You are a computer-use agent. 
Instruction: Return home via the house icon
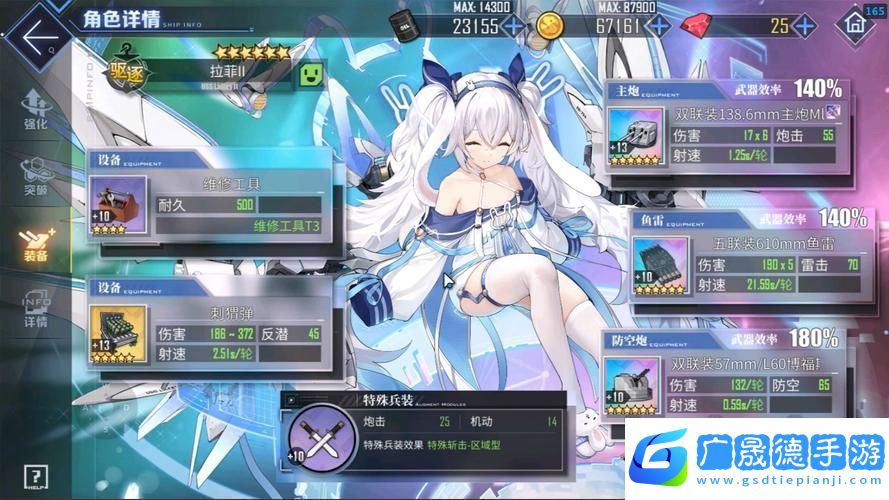[853, 27]
